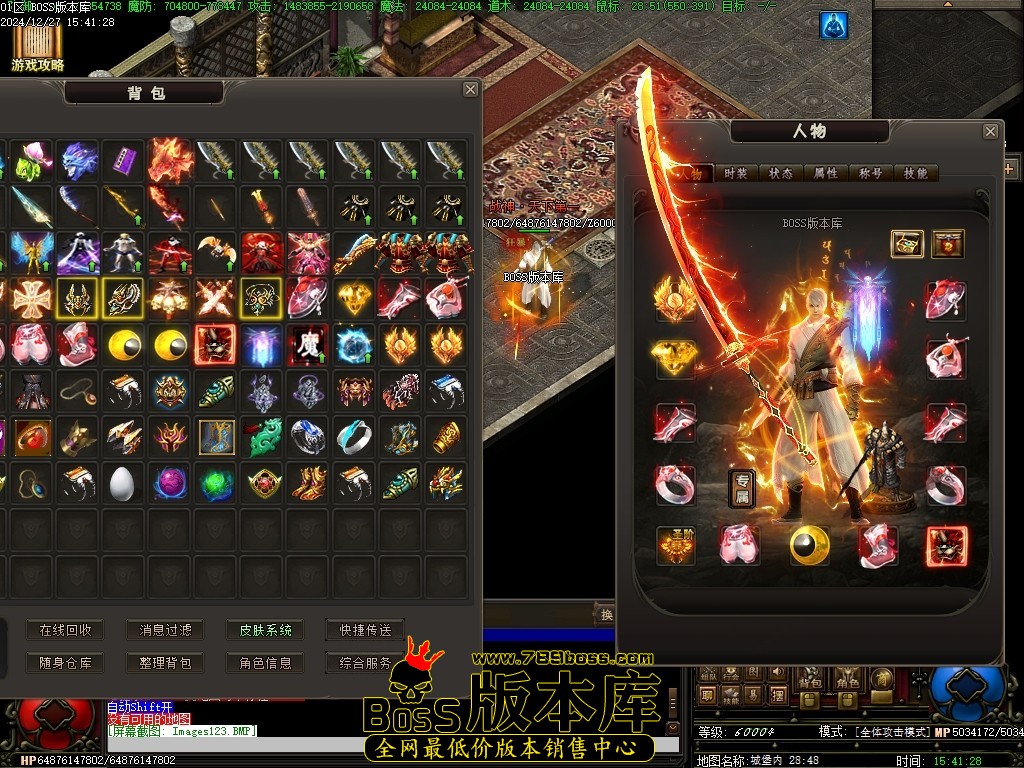Open the 随身仓库 portable warehouse

66,662
